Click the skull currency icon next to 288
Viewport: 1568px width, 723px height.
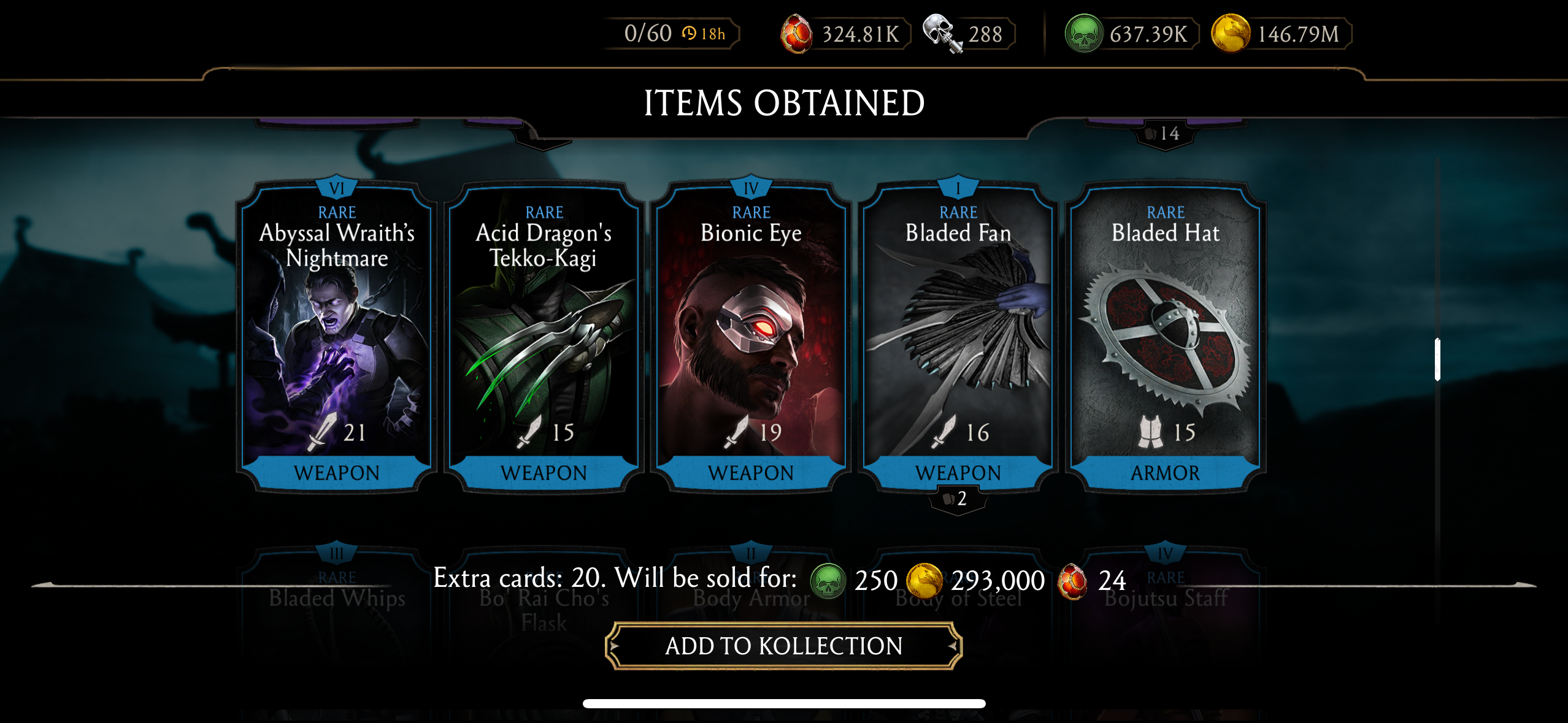tap(936, 34)
